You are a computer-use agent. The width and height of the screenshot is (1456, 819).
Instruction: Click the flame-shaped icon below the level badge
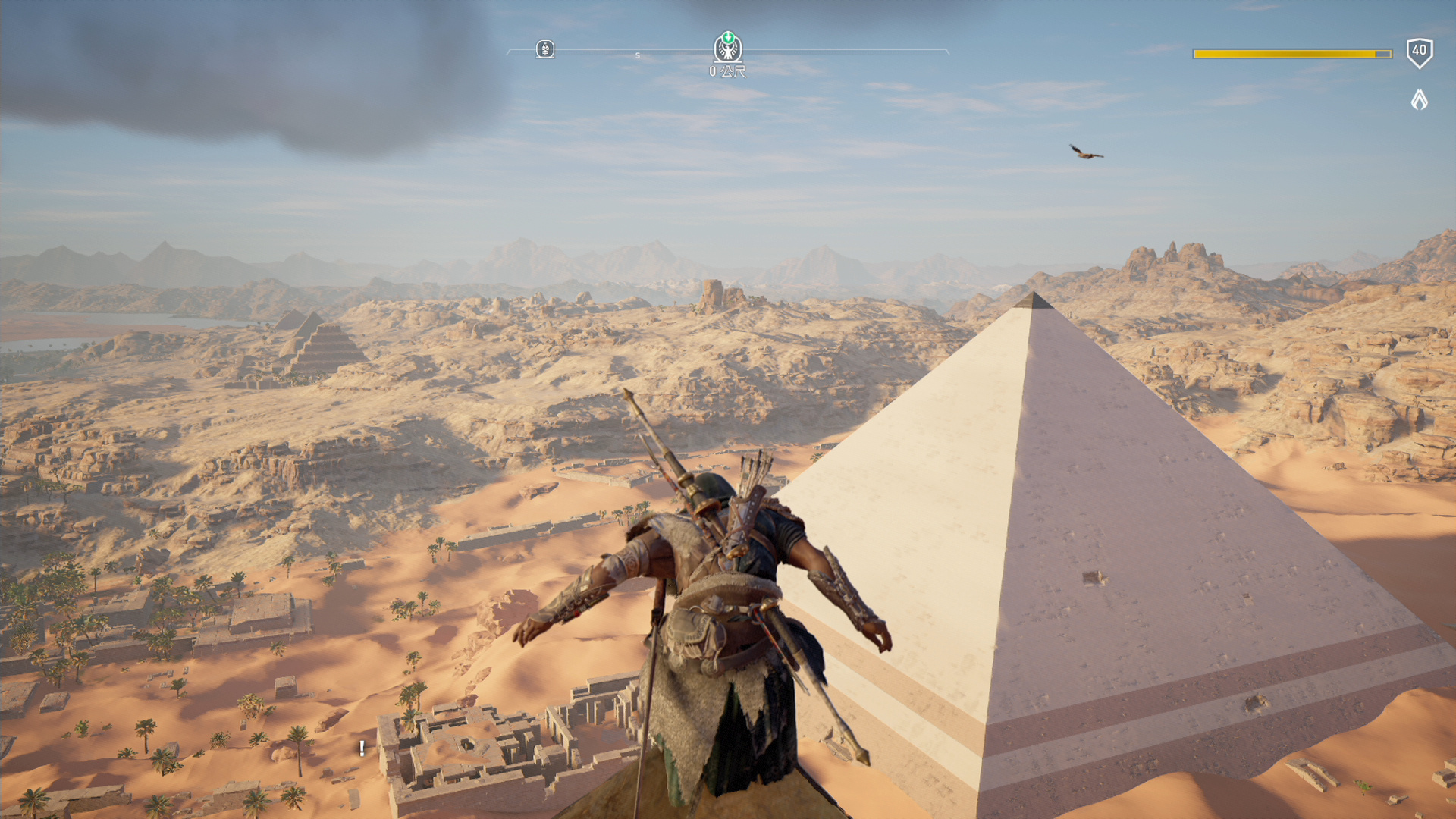pos(1419,99)
